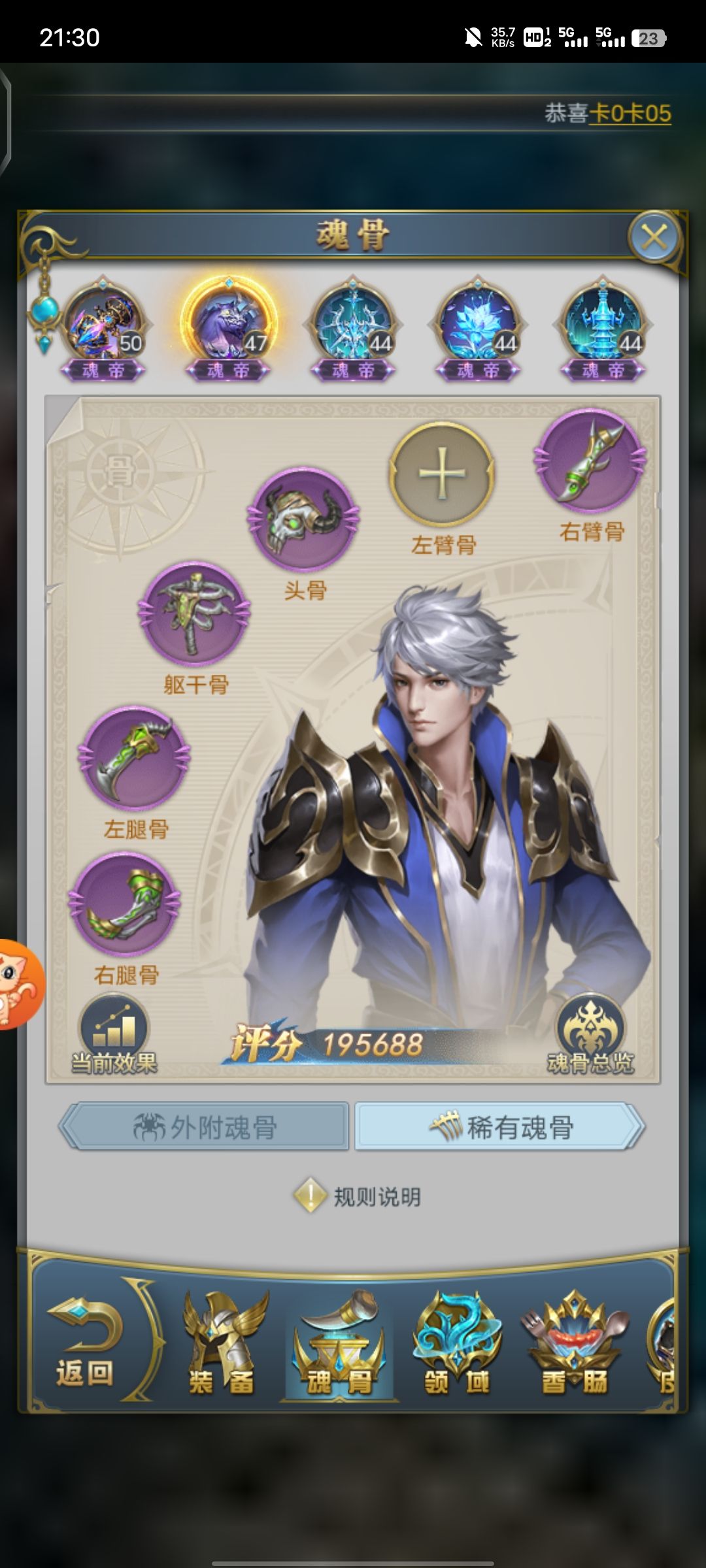This screenshot has width=706, height=1568.
Task: Open the 躯干骨 torso bone slot
Action: 194,614
